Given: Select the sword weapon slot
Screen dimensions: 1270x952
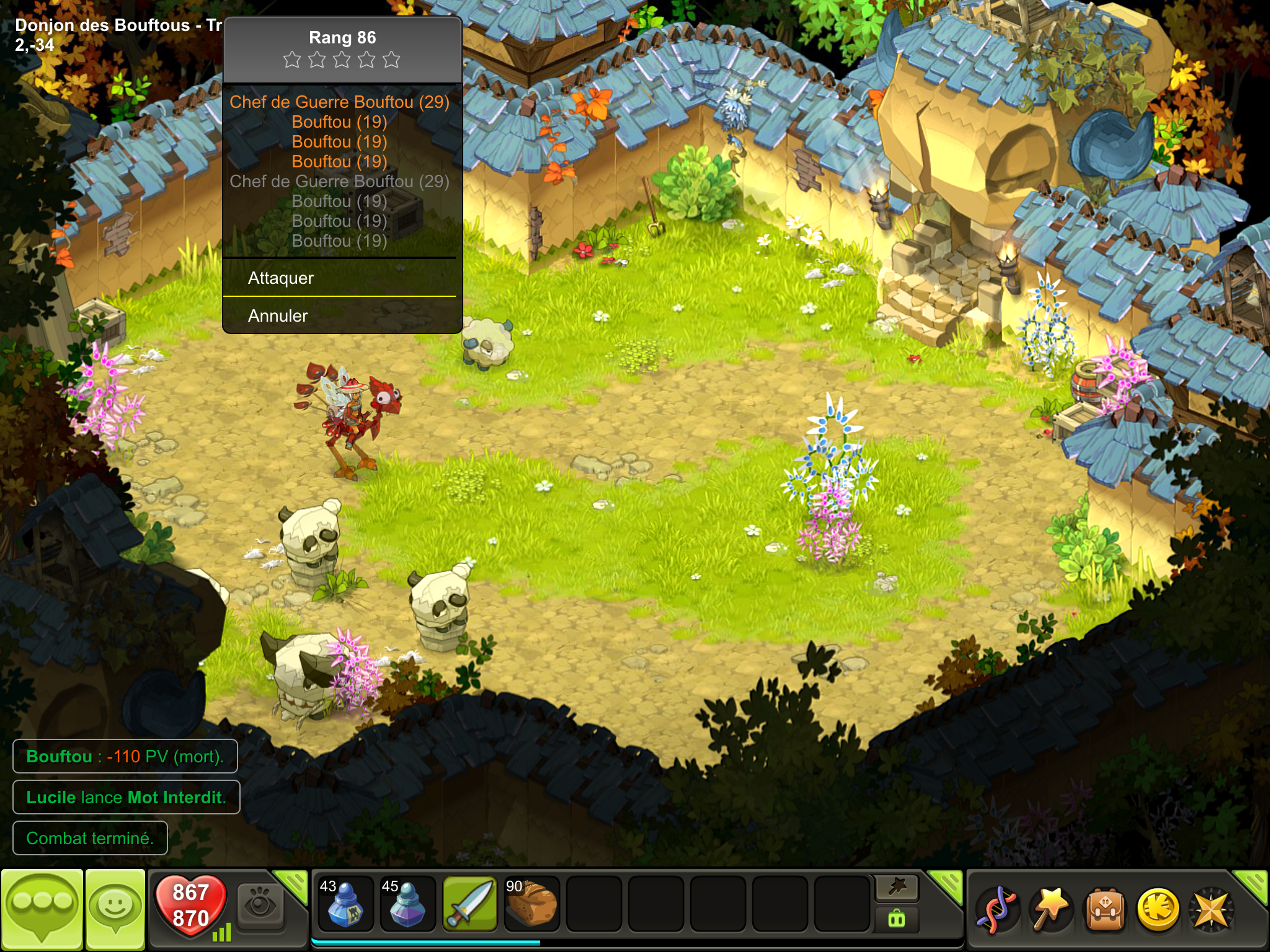Looking at the screenshot, I should [x=469, y=904].
